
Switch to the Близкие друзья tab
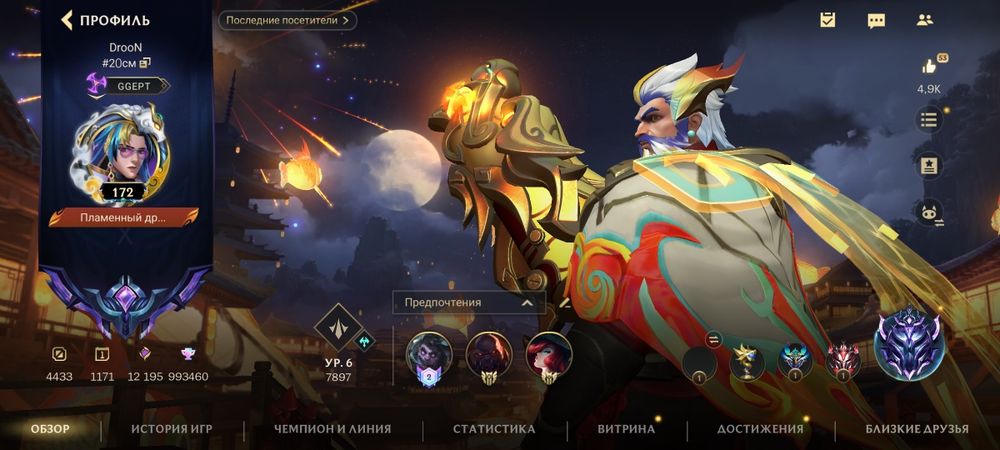(x=917, y=429)
